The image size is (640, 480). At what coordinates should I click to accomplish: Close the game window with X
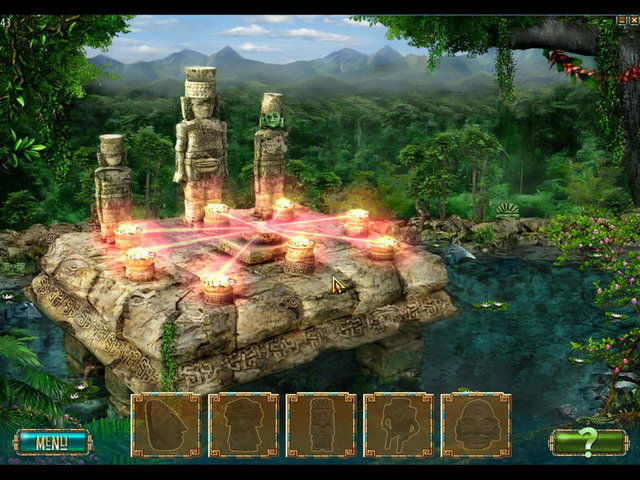632,20
